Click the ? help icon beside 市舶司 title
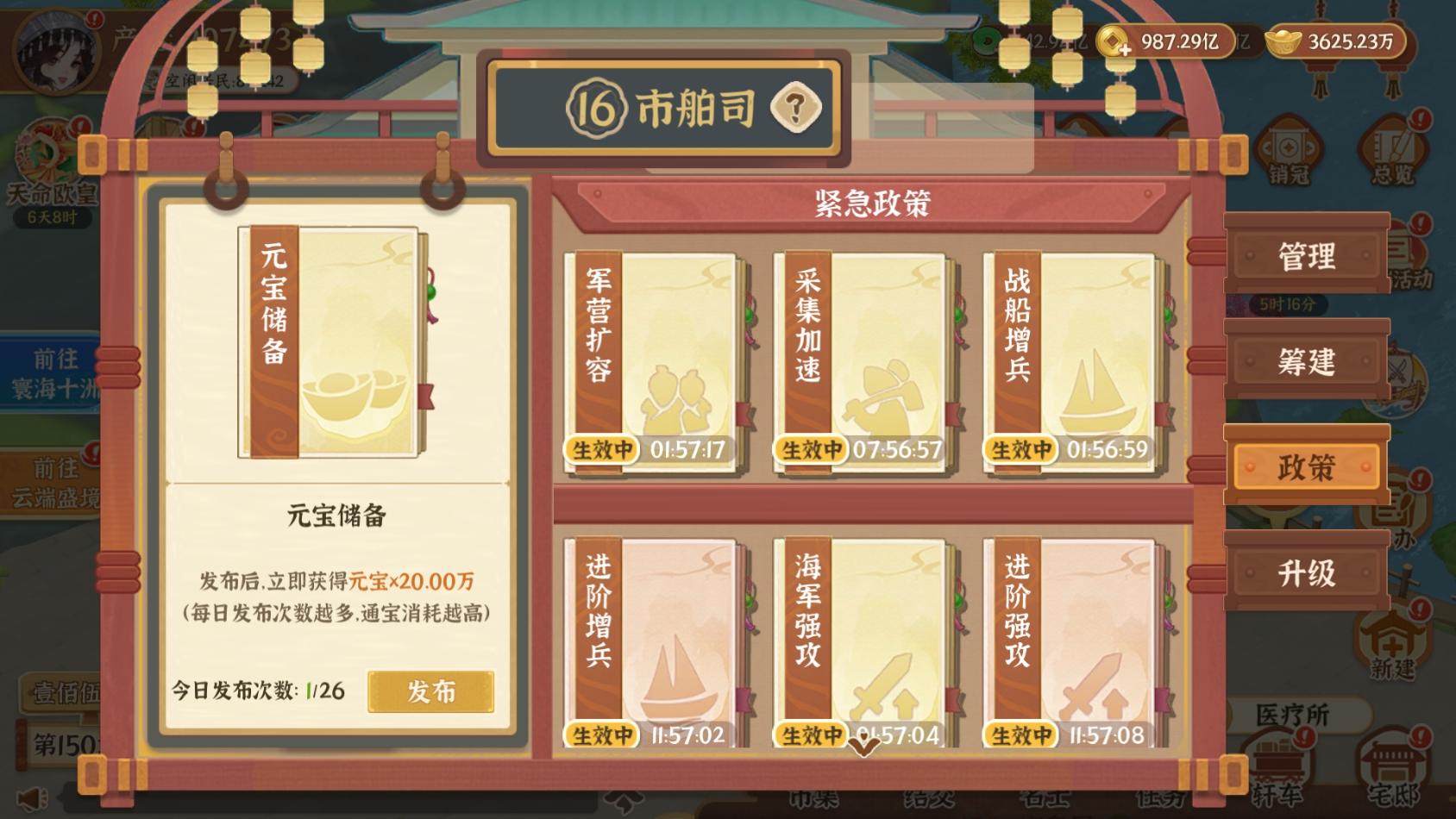This screenshot has height=819, width=1456. (x=795, y=109)
